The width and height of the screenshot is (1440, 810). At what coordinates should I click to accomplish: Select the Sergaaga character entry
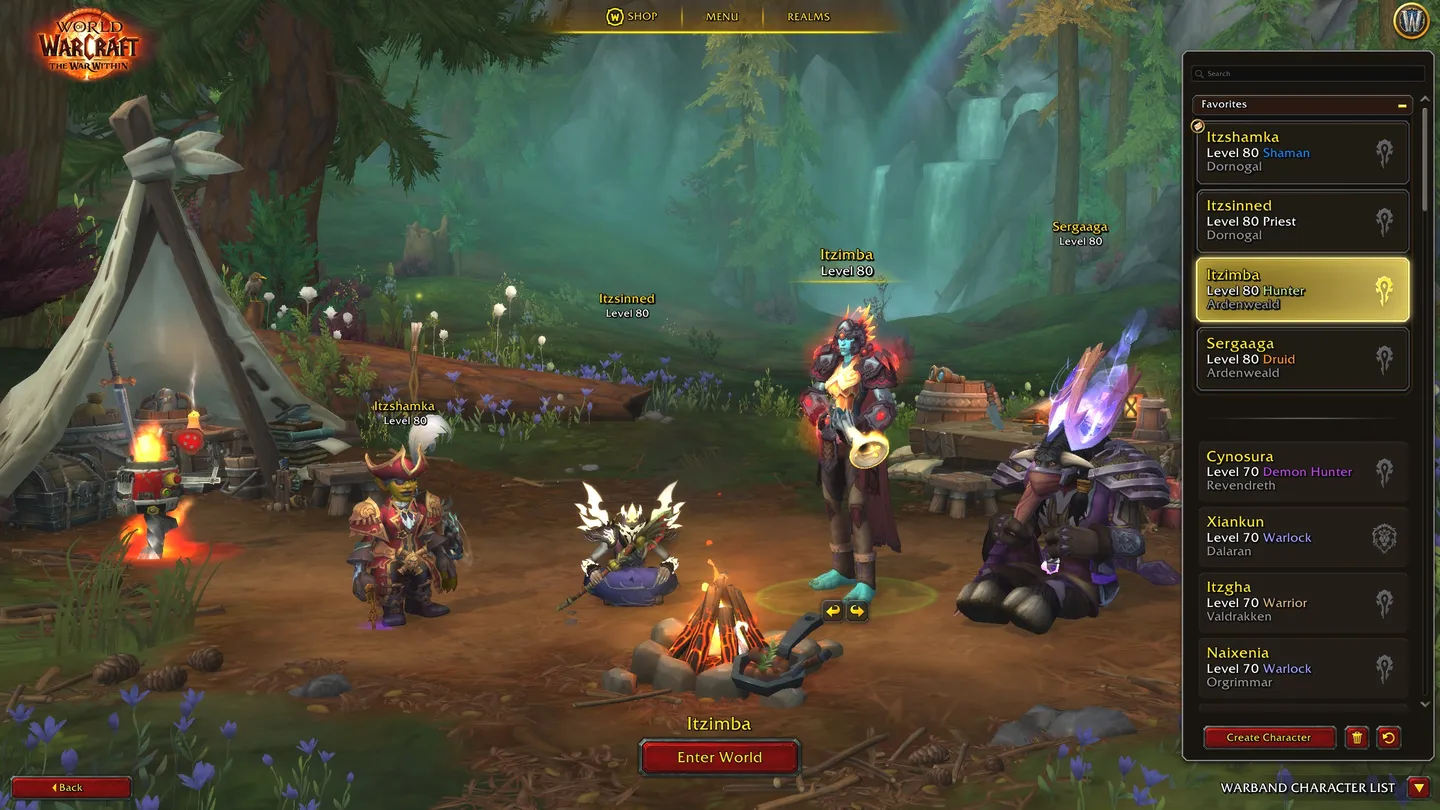[x=1290, y=358]
